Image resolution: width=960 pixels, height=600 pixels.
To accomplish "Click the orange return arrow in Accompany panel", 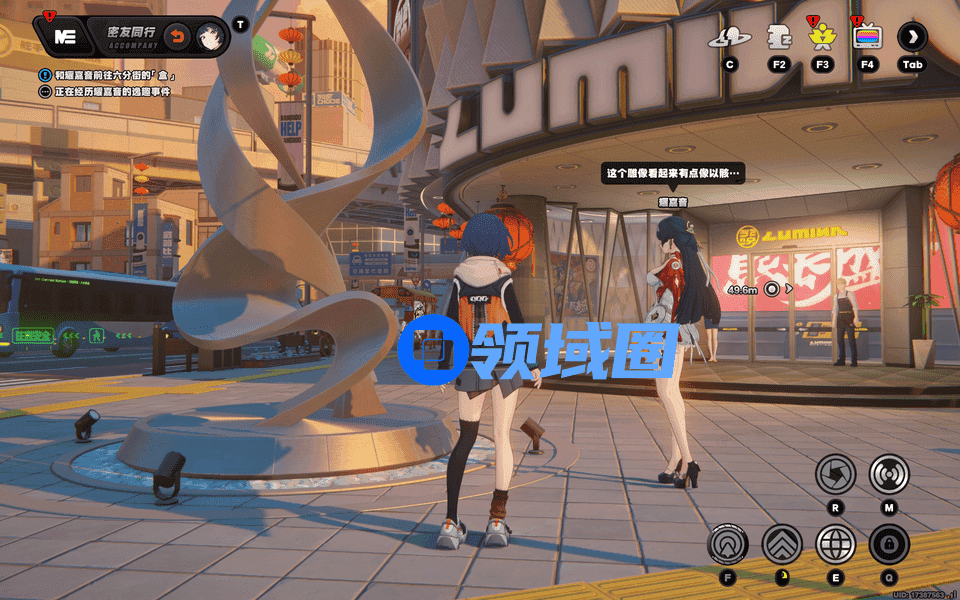I will pos(176,36).
